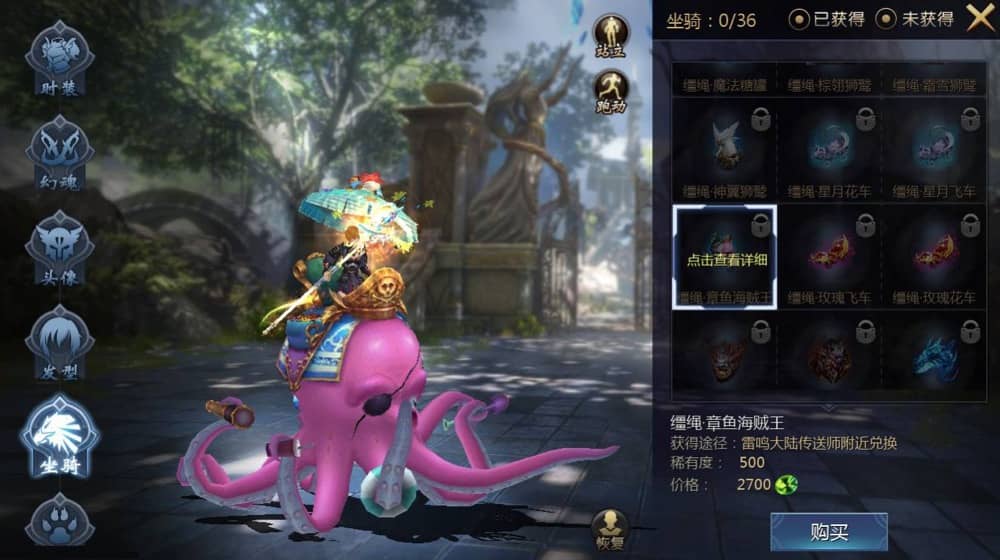
Task: Buy the mount with 购买
Action: [828, 531]
